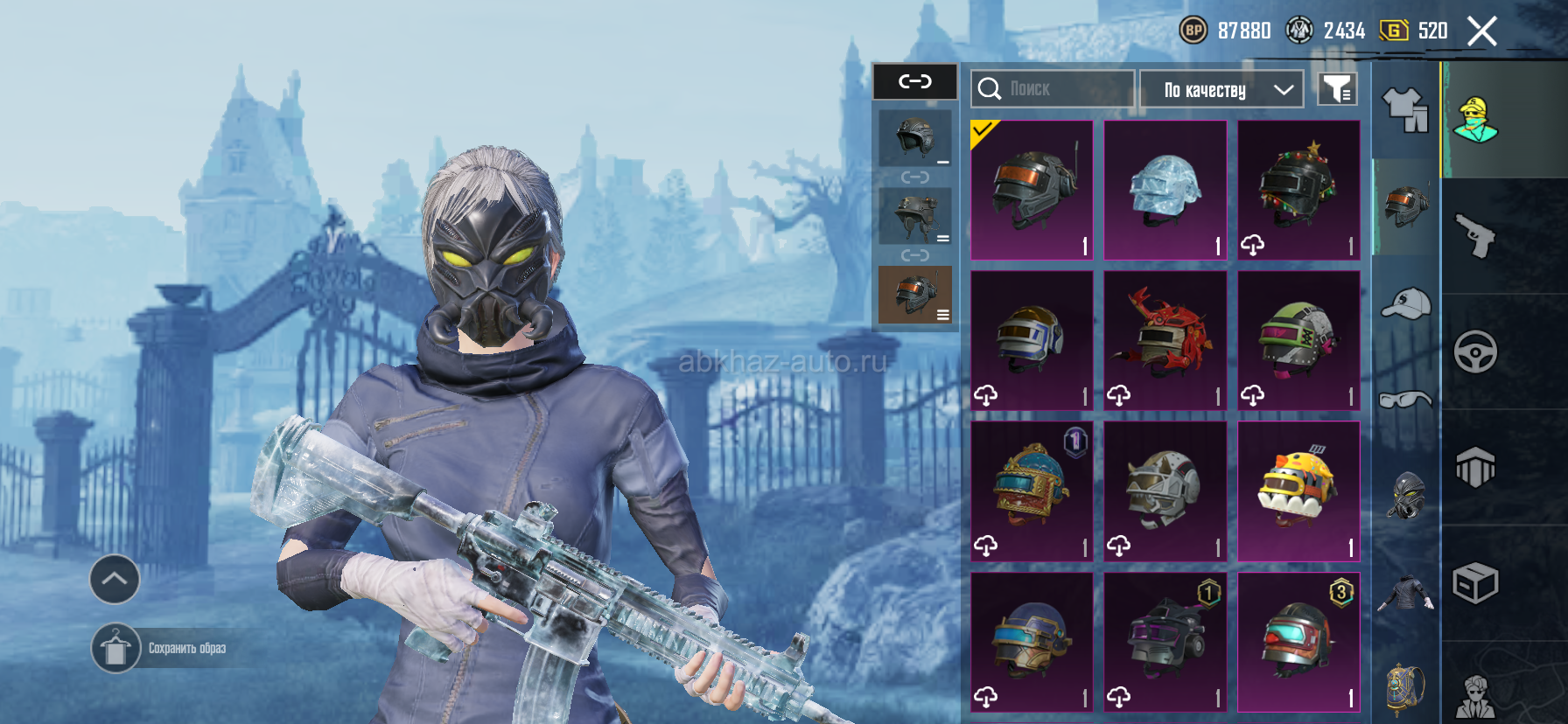This screenshot has height=724, width=1568.
Task: Open the baseball cap category
Action: (x=1405, y=304)
